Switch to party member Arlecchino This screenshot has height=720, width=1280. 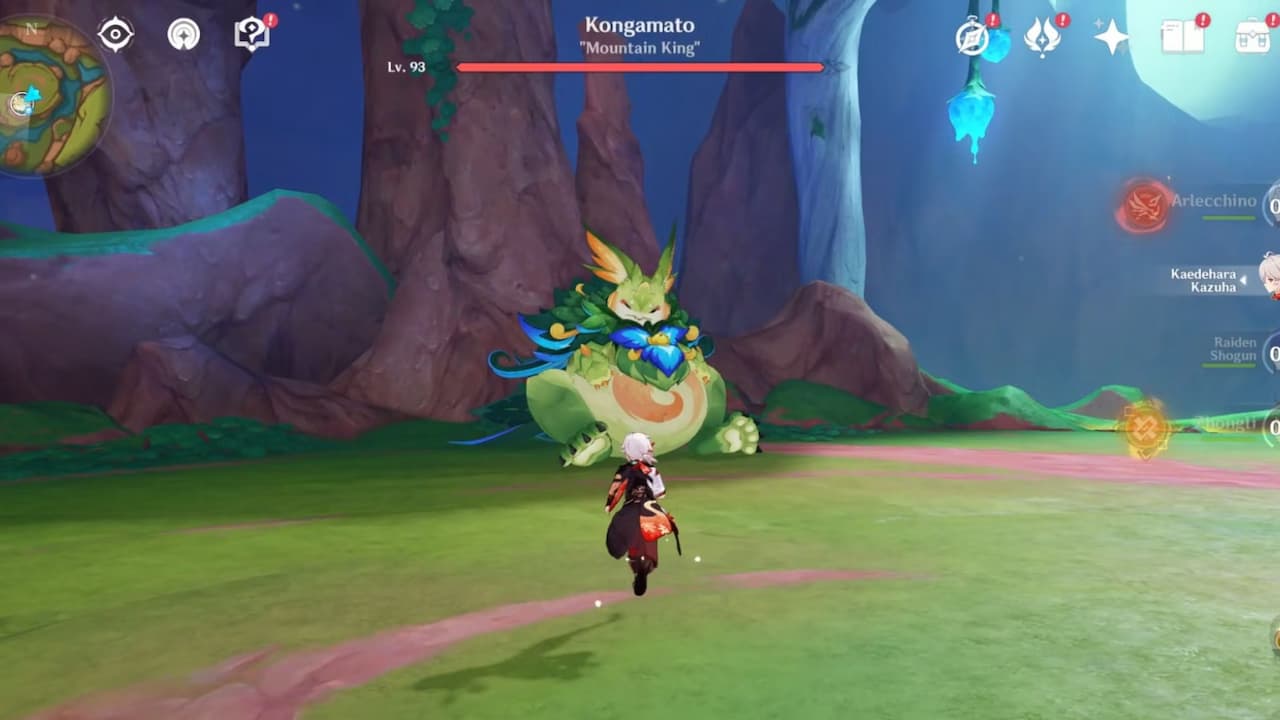click(x=1214, y=203)
